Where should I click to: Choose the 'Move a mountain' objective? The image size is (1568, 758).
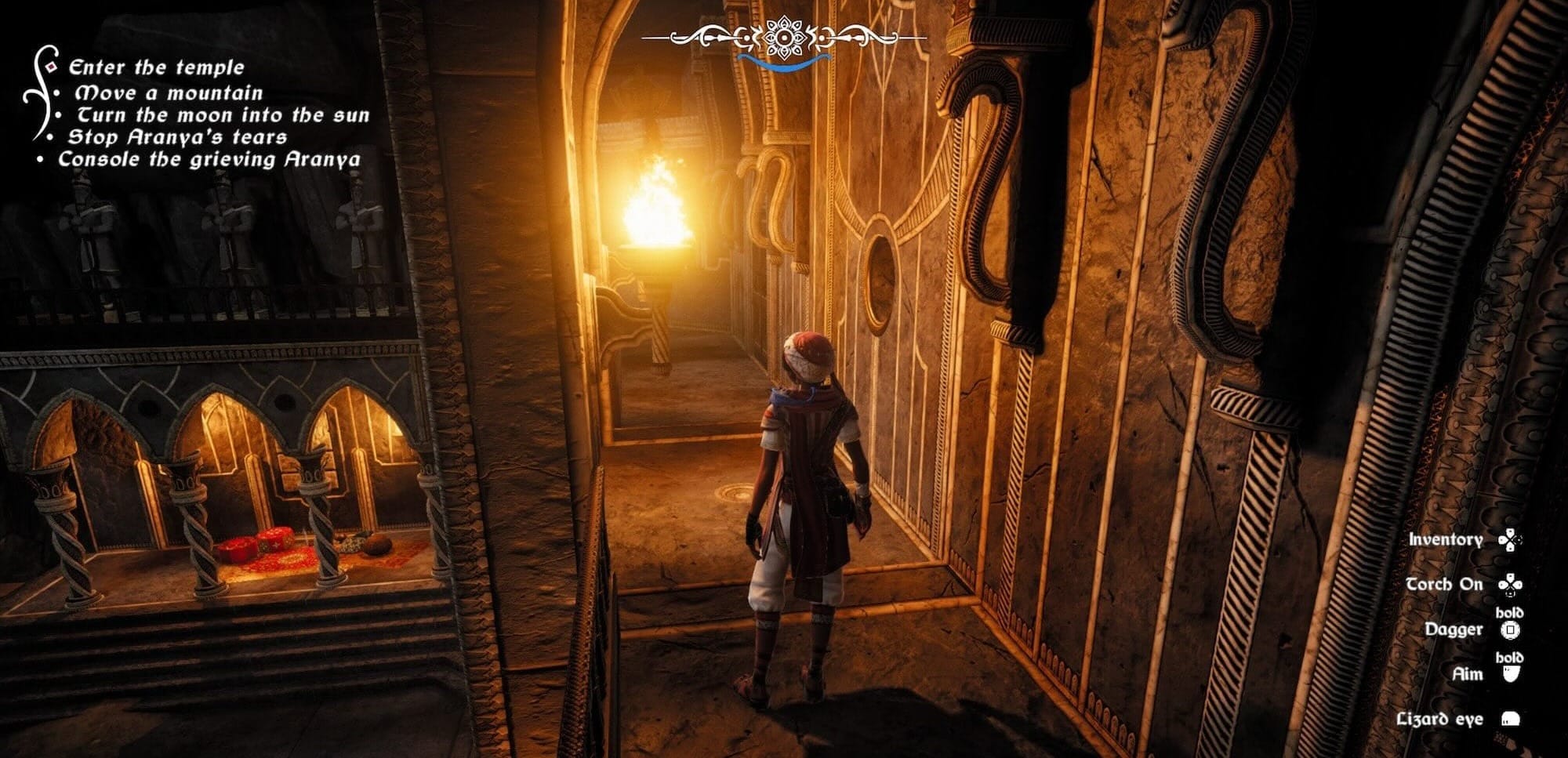click(x=169, y=92)
